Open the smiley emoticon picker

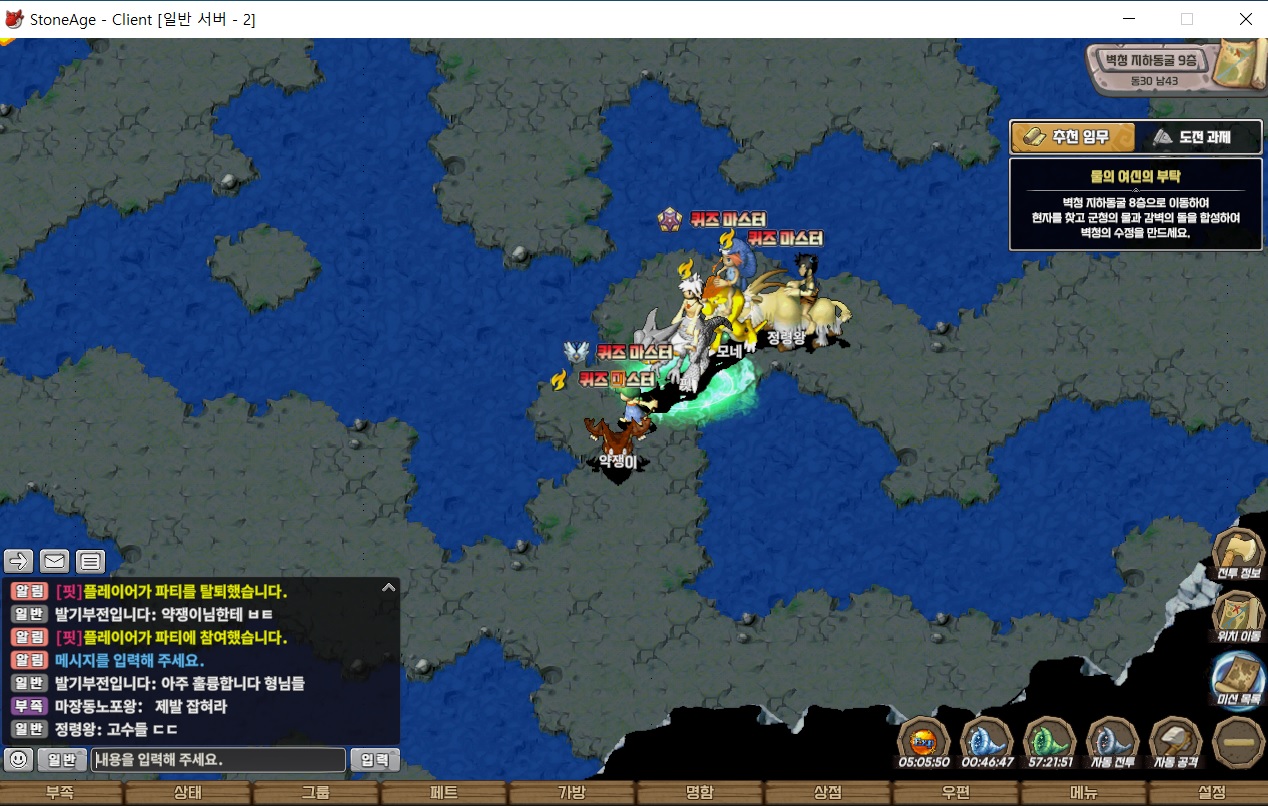pos(18,760)
